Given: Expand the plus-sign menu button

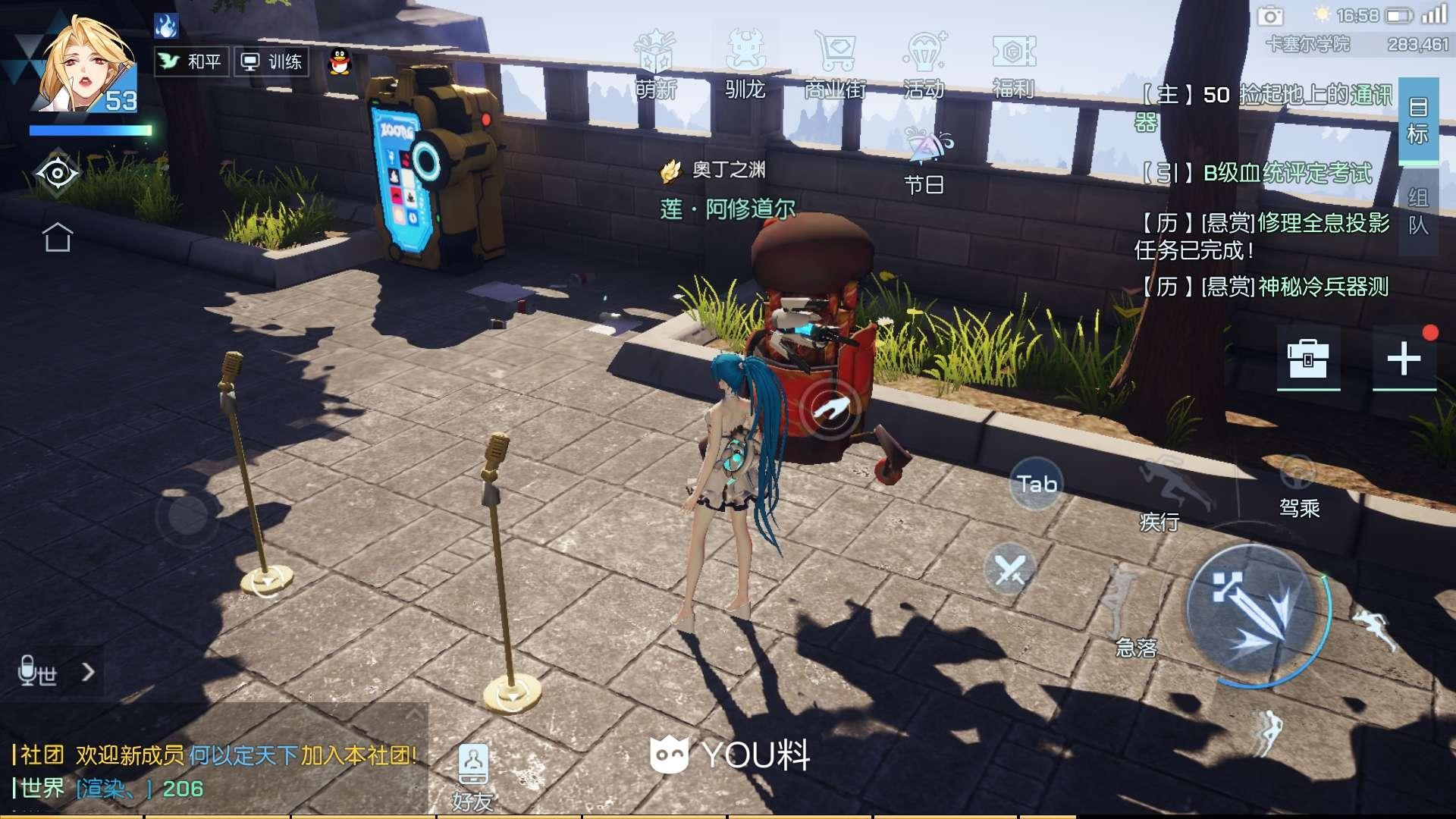Looking at the screenshot, I should (1404, 358).
